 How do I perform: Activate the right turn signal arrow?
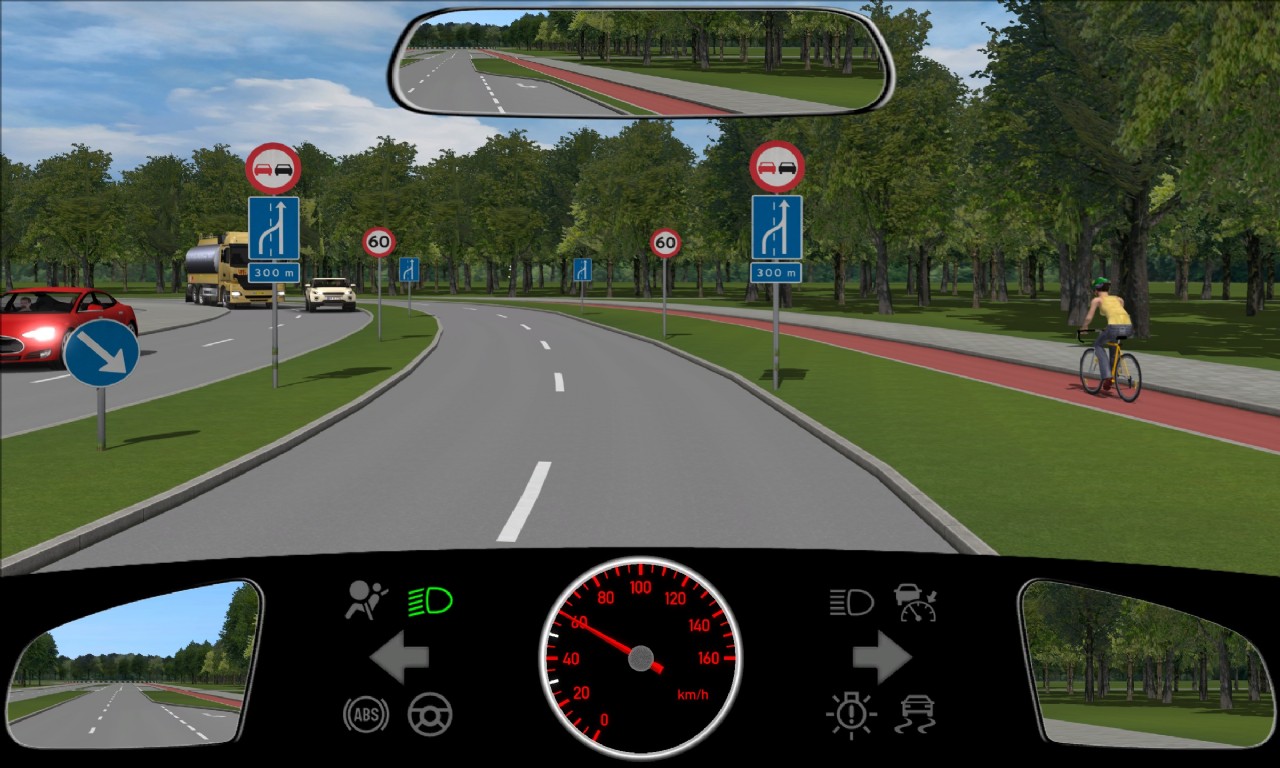point(881,657)
